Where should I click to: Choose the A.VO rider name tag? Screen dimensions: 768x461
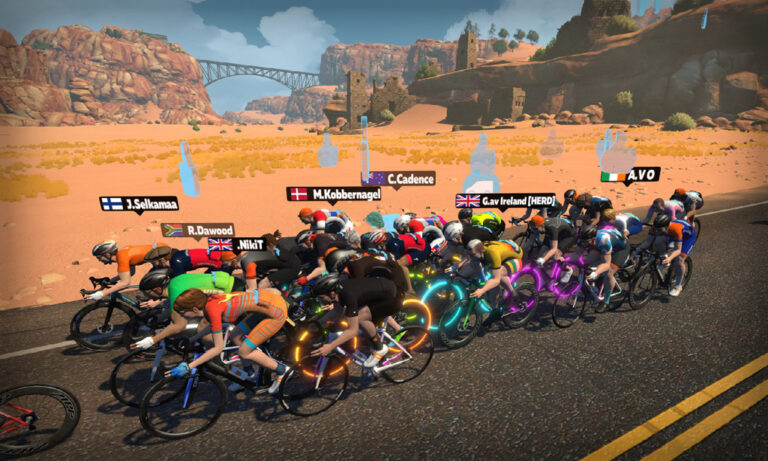click(630, 176)
